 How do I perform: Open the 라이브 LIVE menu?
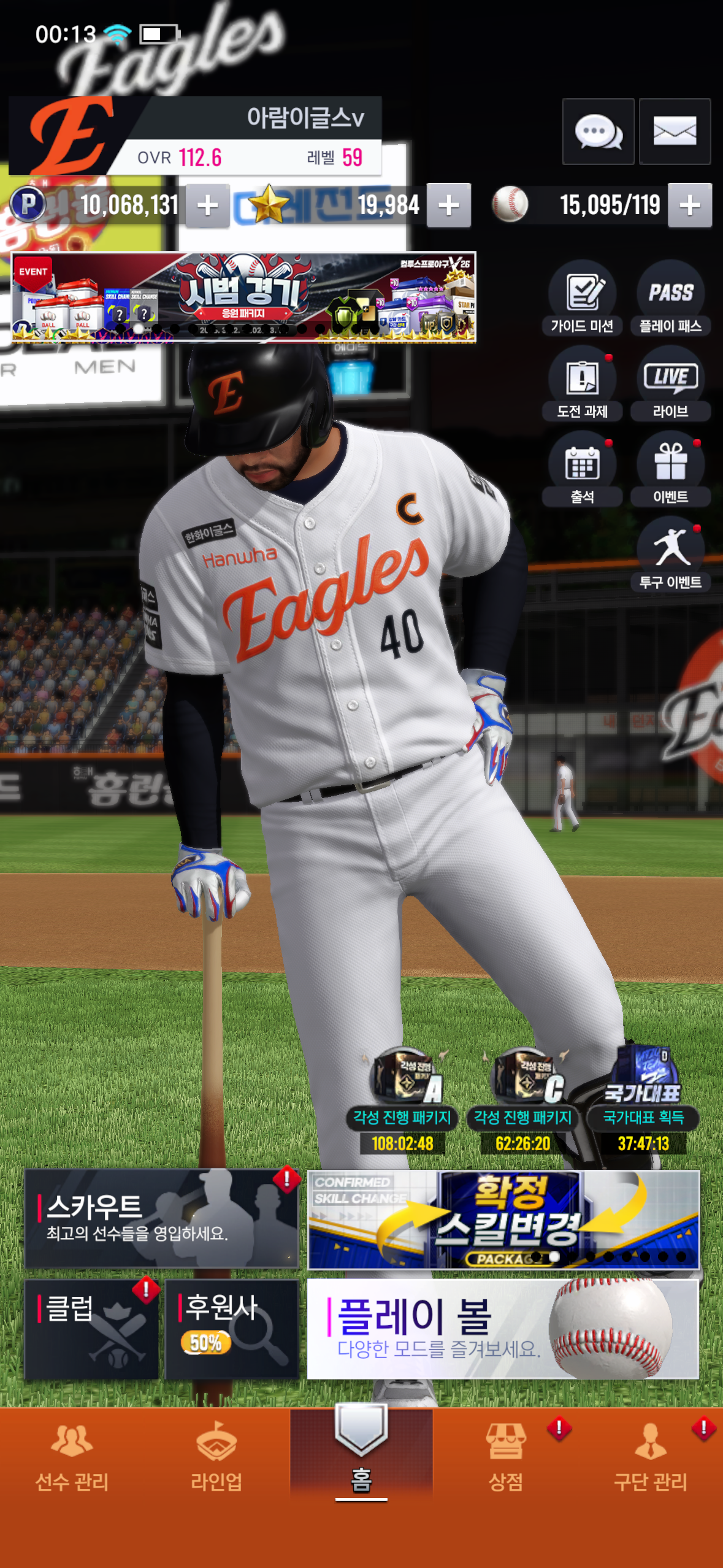tap(670, 383)
